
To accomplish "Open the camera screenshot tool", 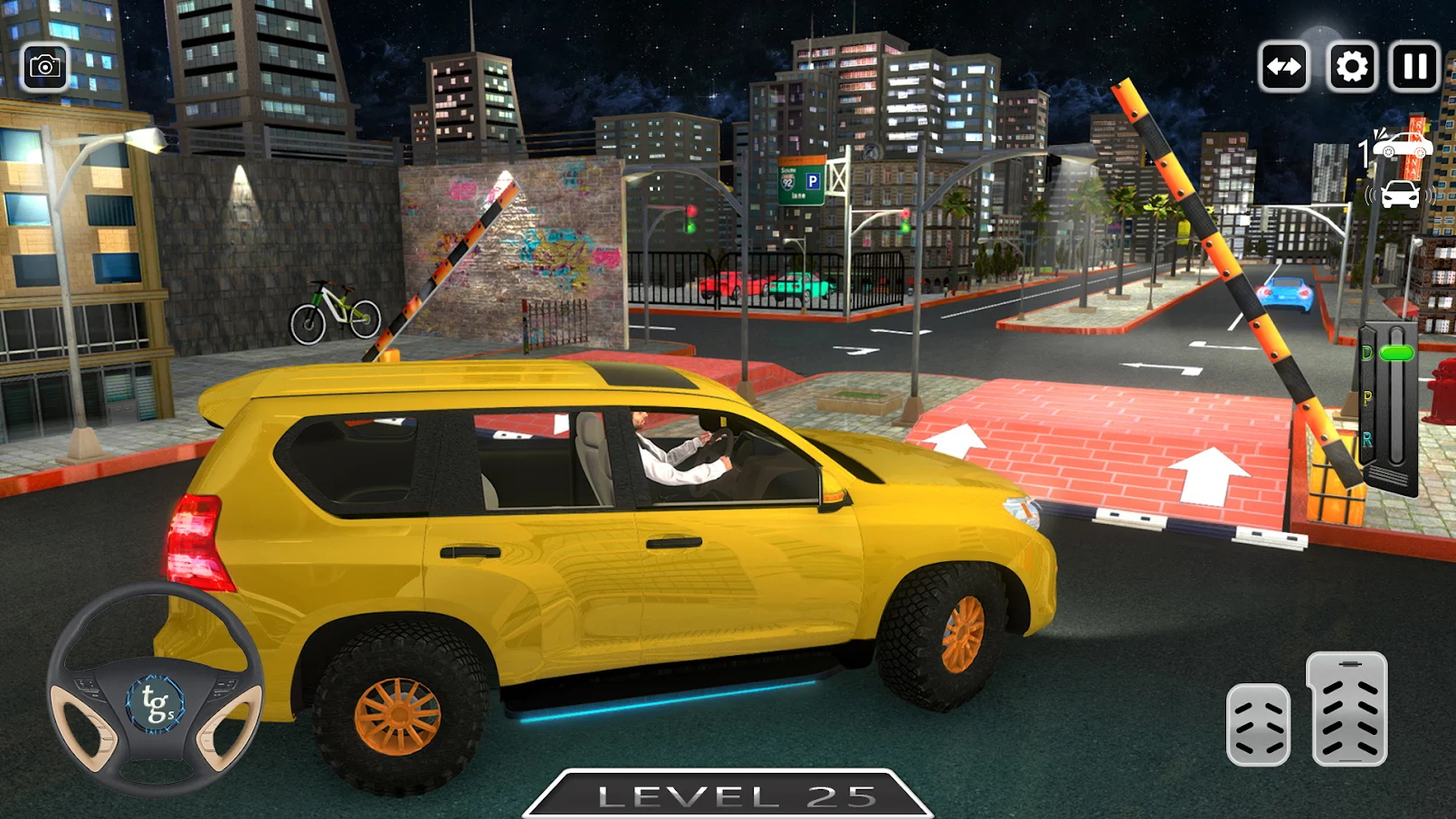I will coord(44,65).
